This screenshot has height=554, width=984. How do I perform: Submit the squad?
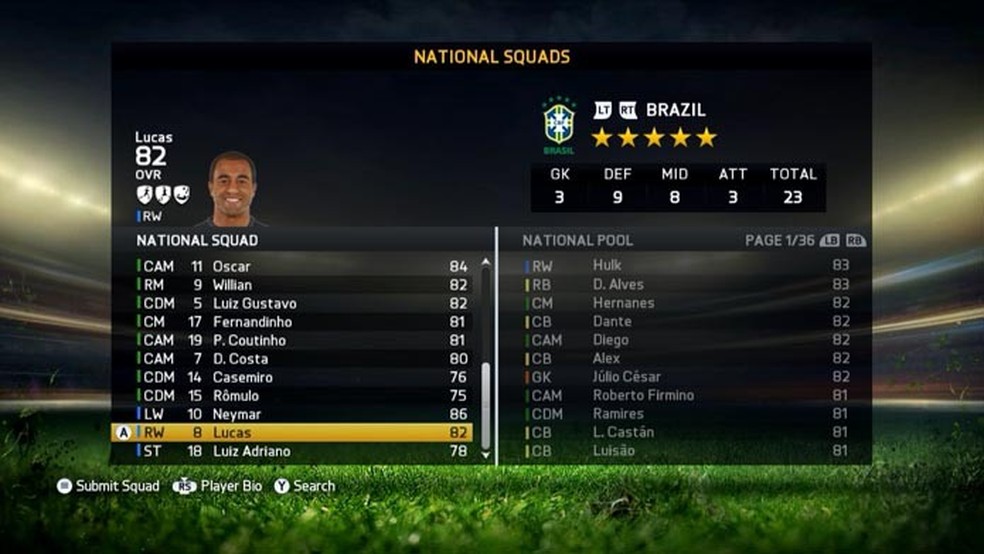pyautogui.click(x=109, y=486)
